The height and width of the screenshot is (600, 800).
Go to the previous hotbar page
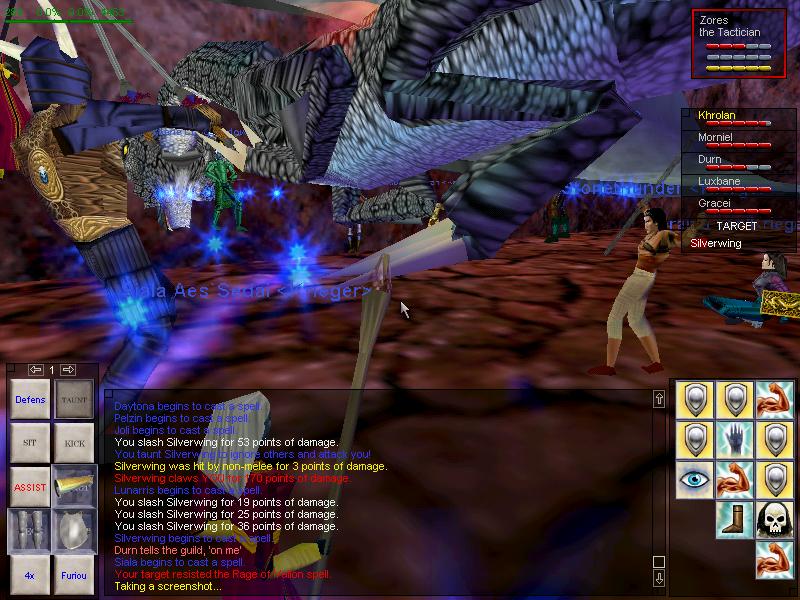point(36,370)
